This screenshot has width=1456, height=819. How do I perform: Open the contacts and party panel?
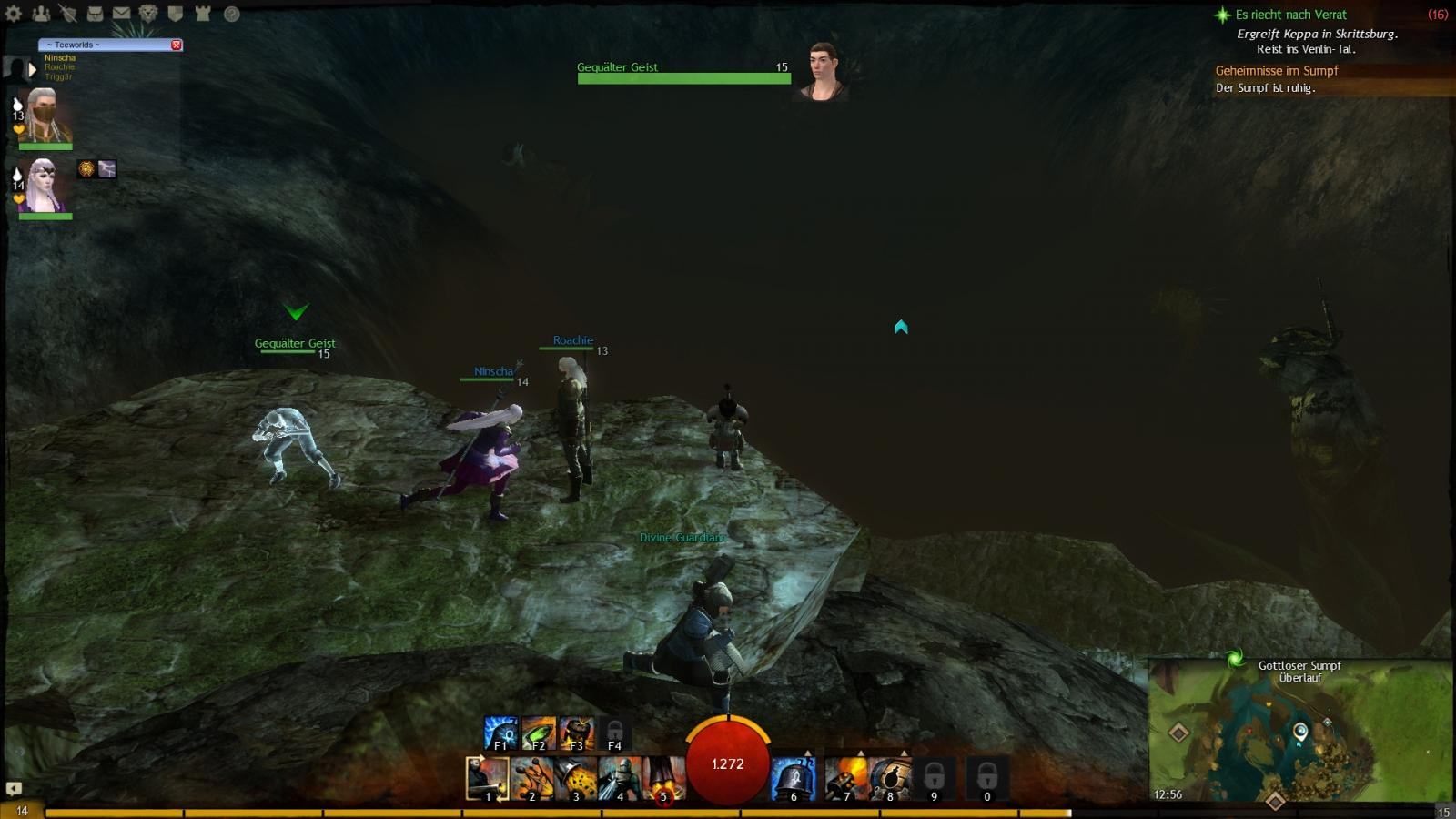pos(41,14)
